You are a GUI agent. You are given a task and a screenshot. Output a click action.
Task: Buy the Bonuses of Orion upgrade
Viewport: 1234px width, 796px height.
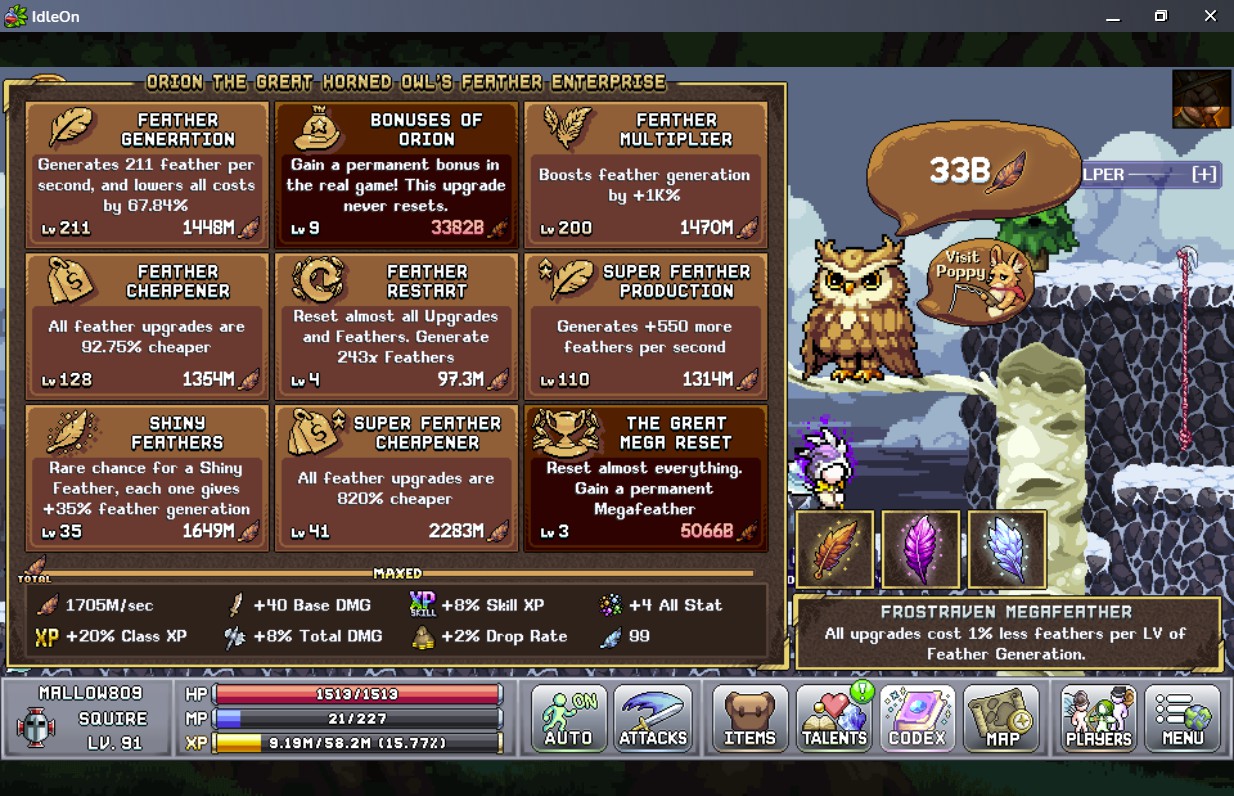pos(396,175)
